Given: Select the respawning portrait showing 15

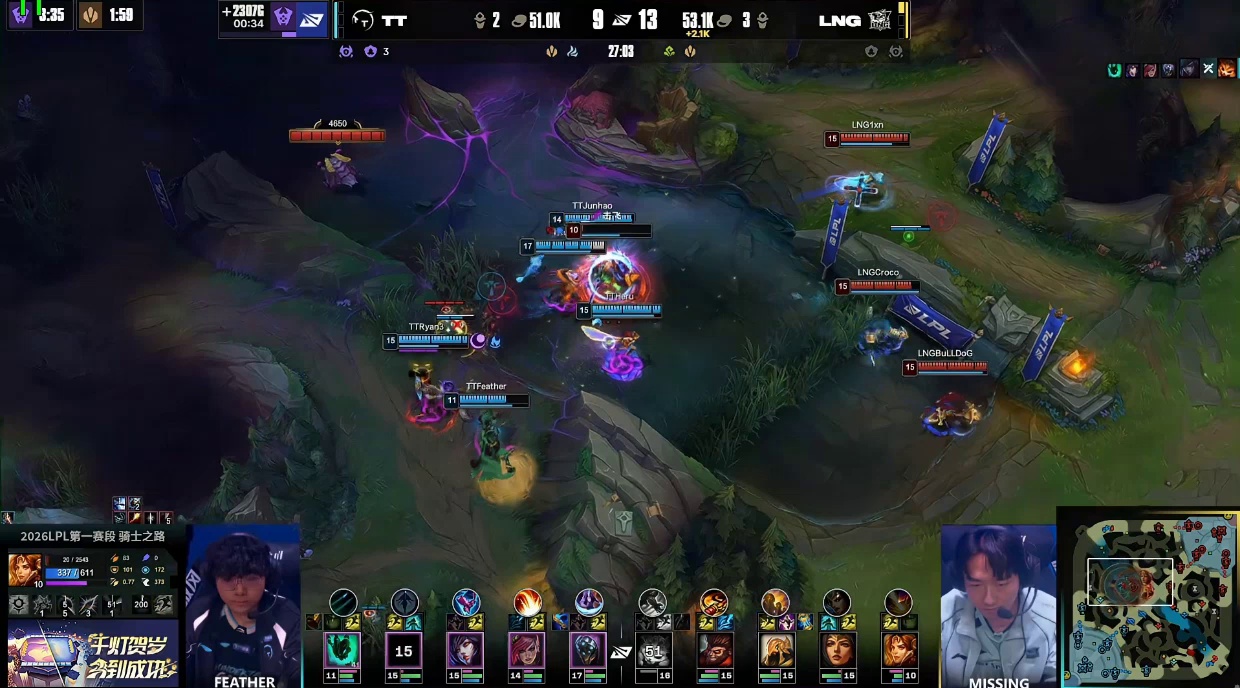Looking at the screenshot, I should tap(404, 651).
